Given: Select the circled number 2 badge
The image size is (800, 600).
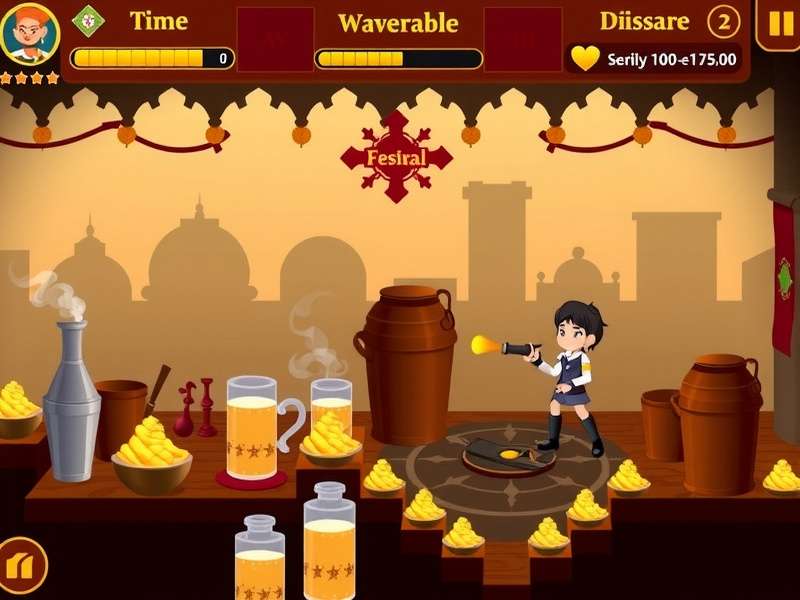Looking at the screenshot, I should (724, 21).
